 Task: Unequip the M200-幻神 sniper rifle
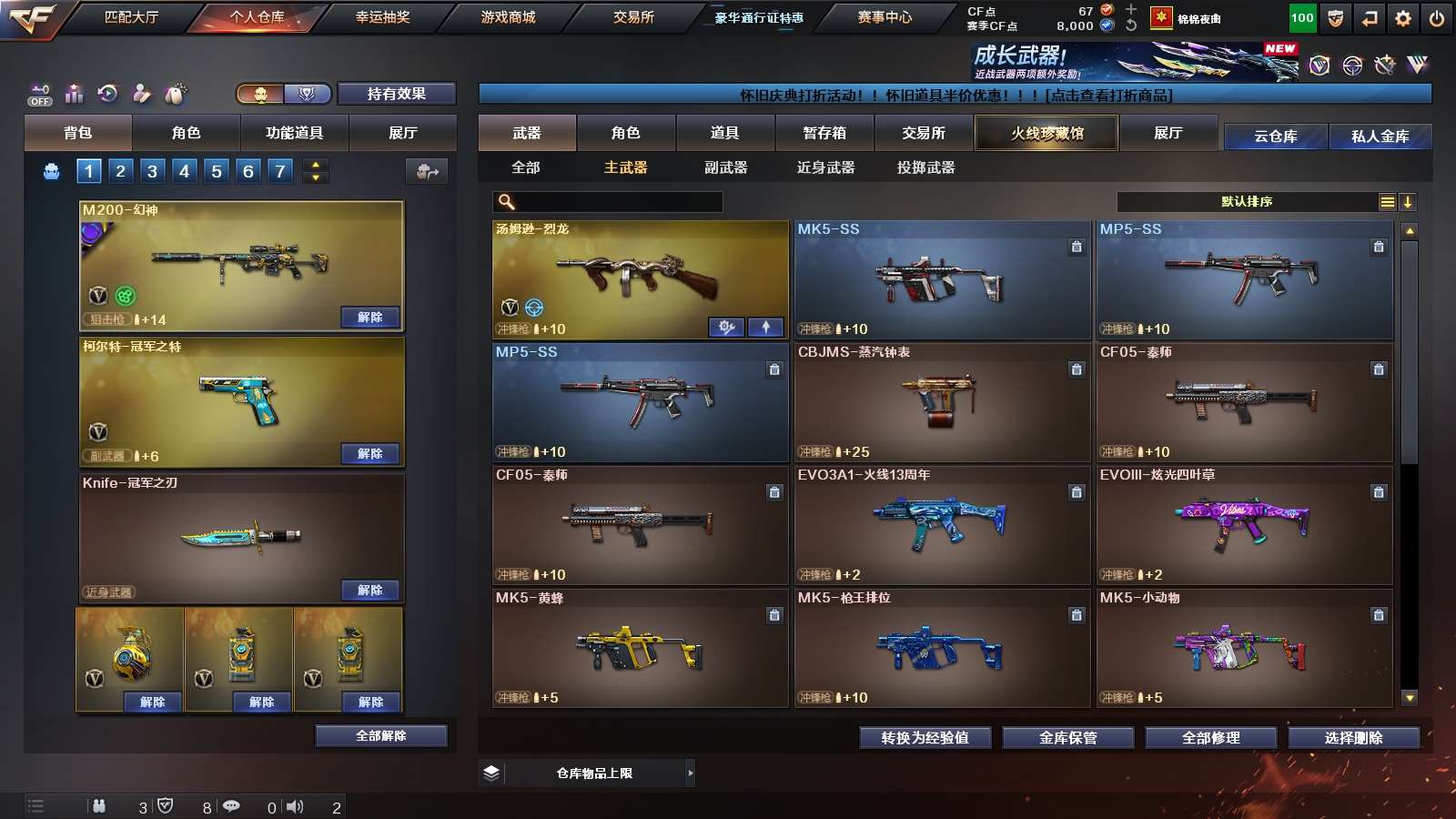(x=369, y=318)
